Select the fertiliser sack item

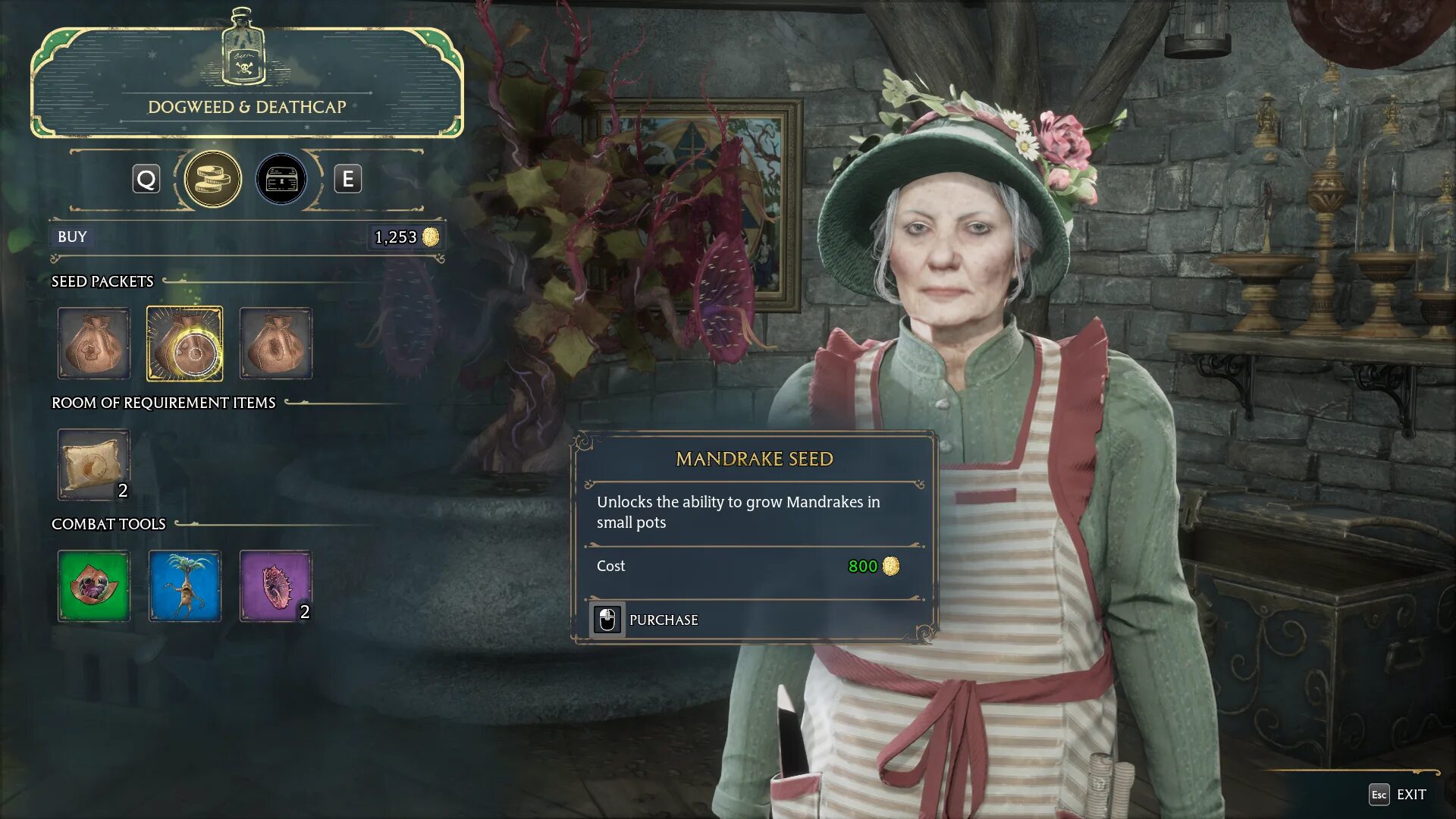pyautogui.click(x=94, y=465)
